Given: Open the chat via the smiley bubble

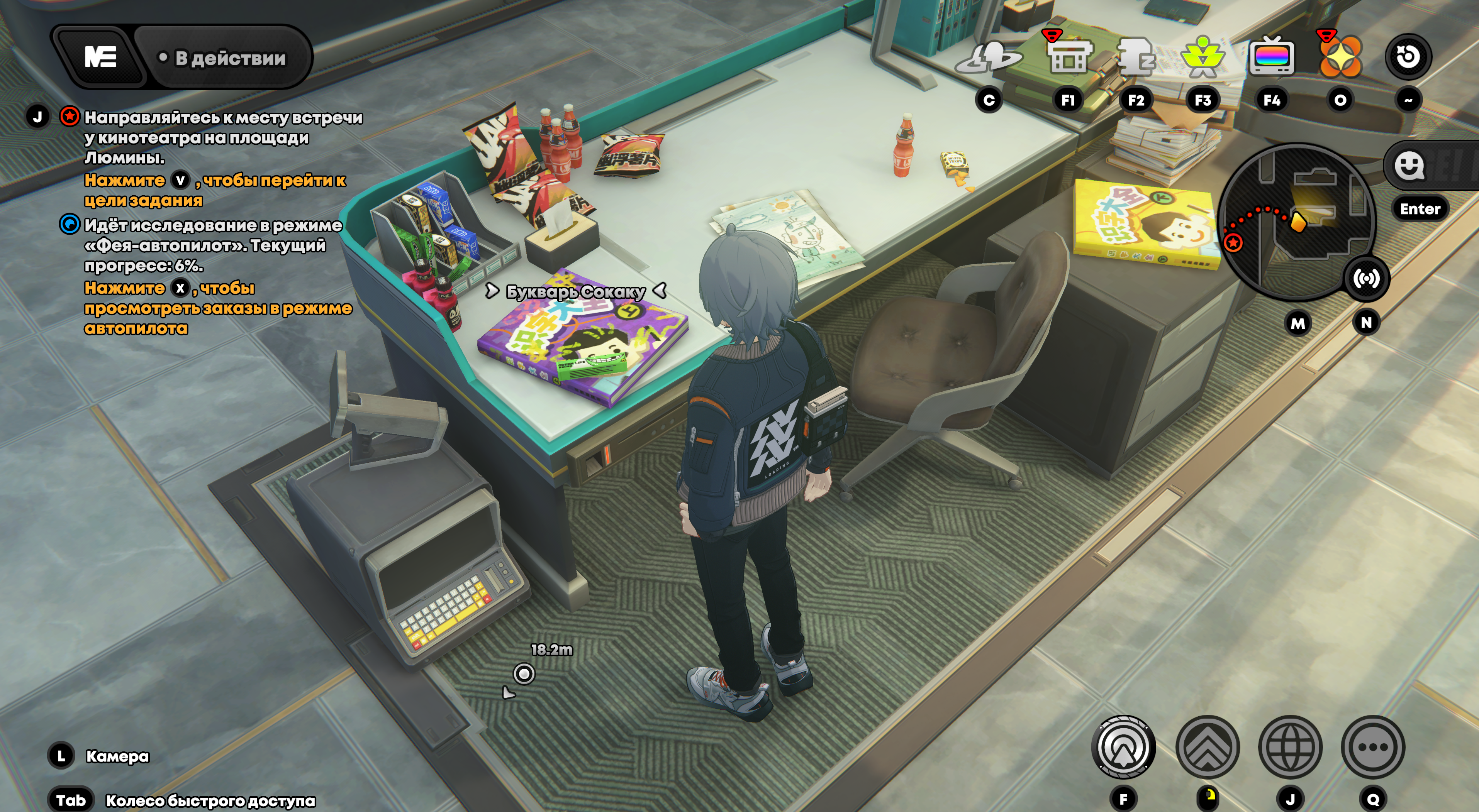Looking at the screenshot, I should click(x=1409, y=166).
